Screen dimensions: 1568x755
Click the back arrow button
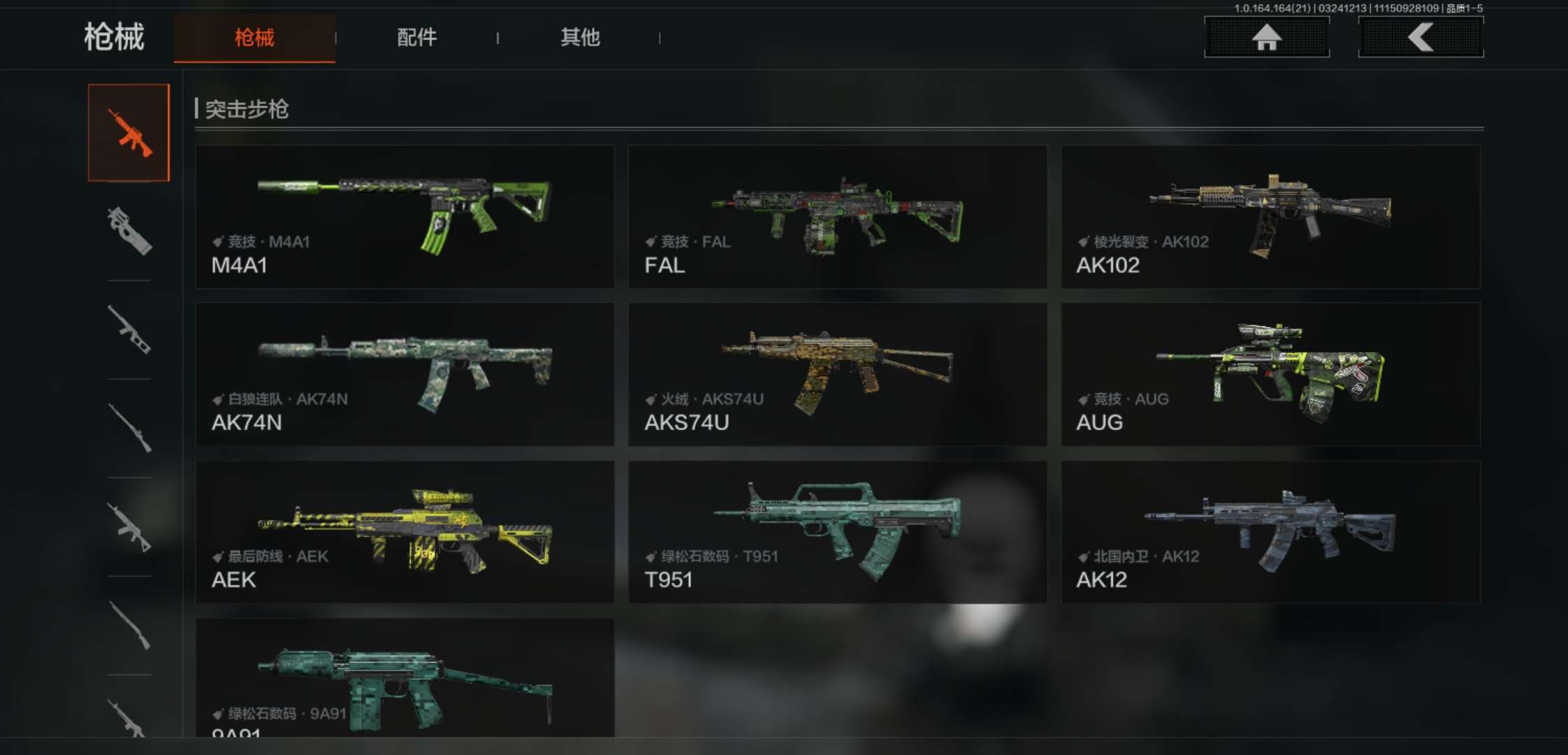[x=1421, y=37]
